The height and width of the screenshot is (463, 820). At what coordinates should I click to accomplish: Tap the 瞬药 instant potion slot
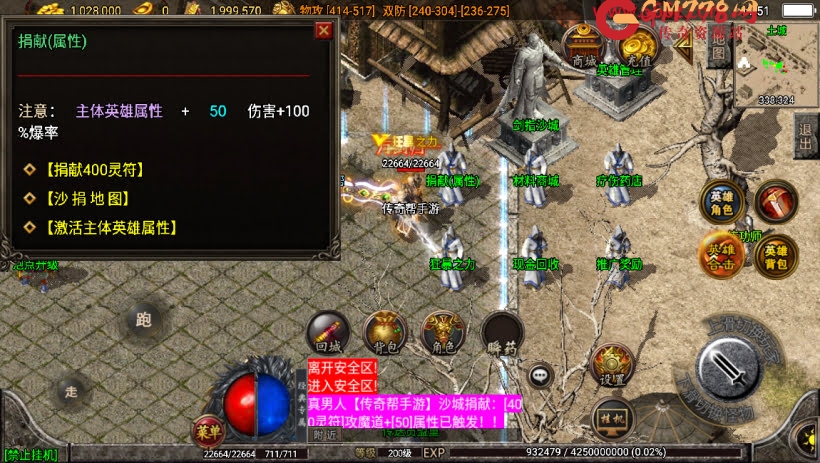[502, 334]
